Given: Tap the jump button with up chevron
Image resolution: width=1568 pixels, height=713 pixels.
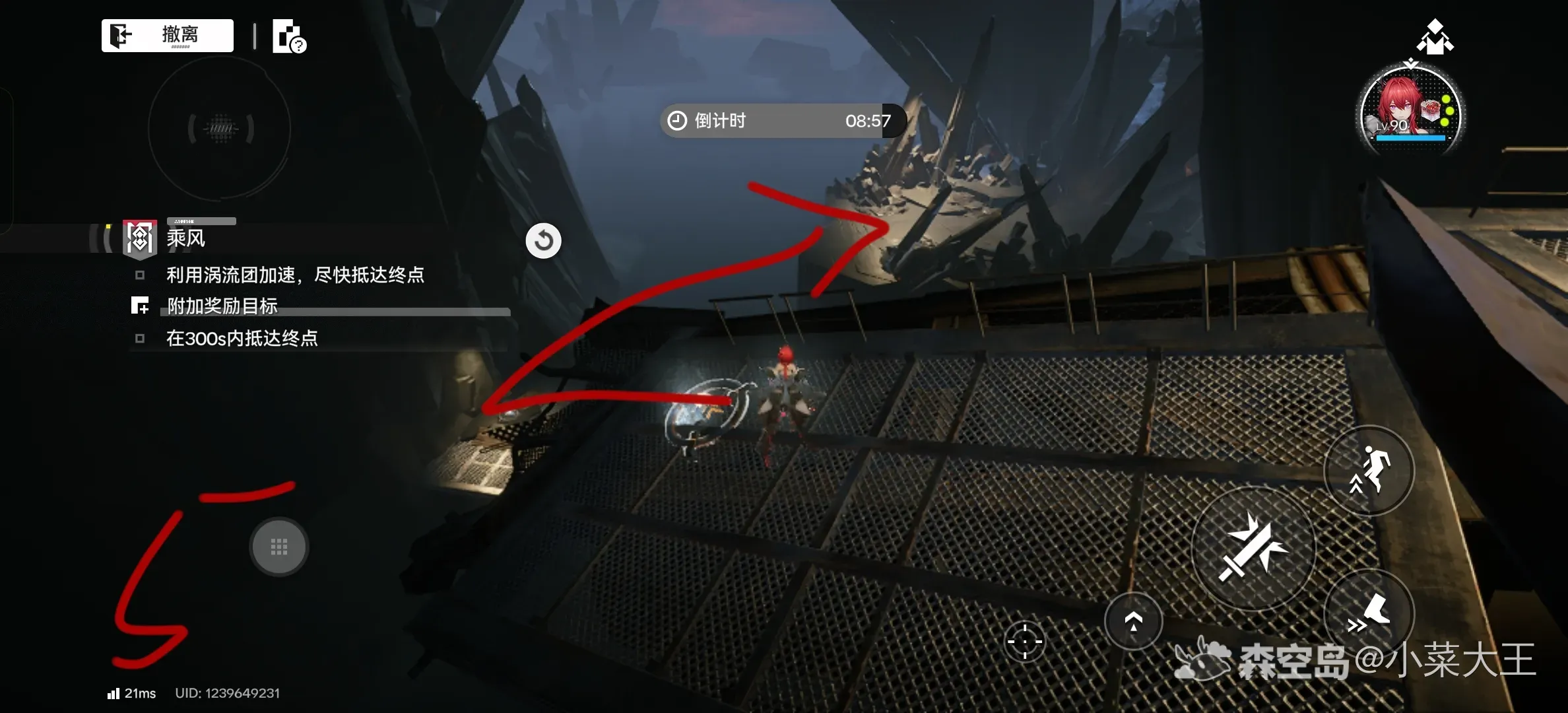Looking at the screenshot, I should point(1133,621).
